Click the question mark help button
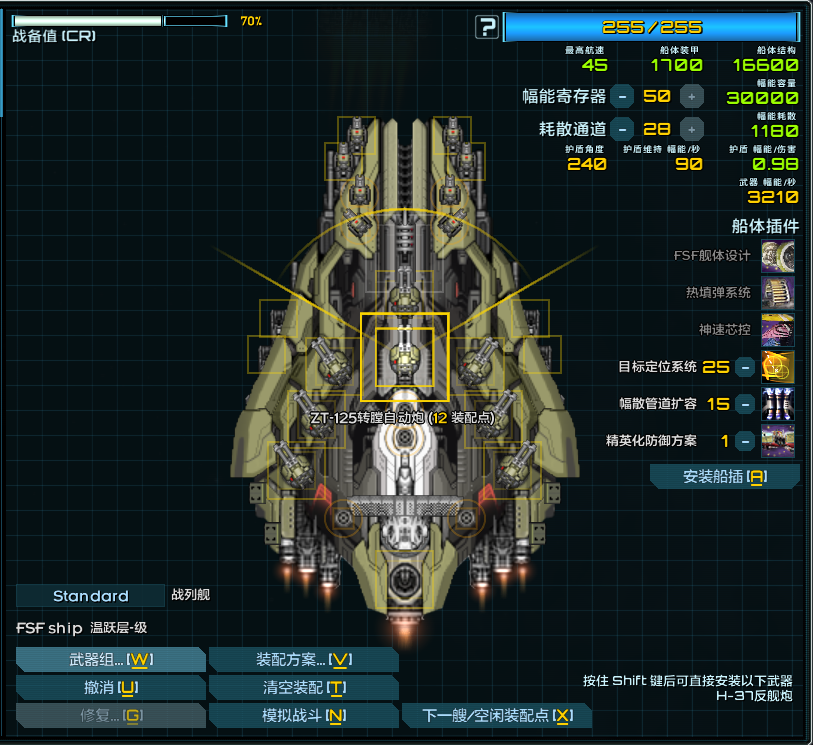Viewport: 813px width, 745px height. 486,27
